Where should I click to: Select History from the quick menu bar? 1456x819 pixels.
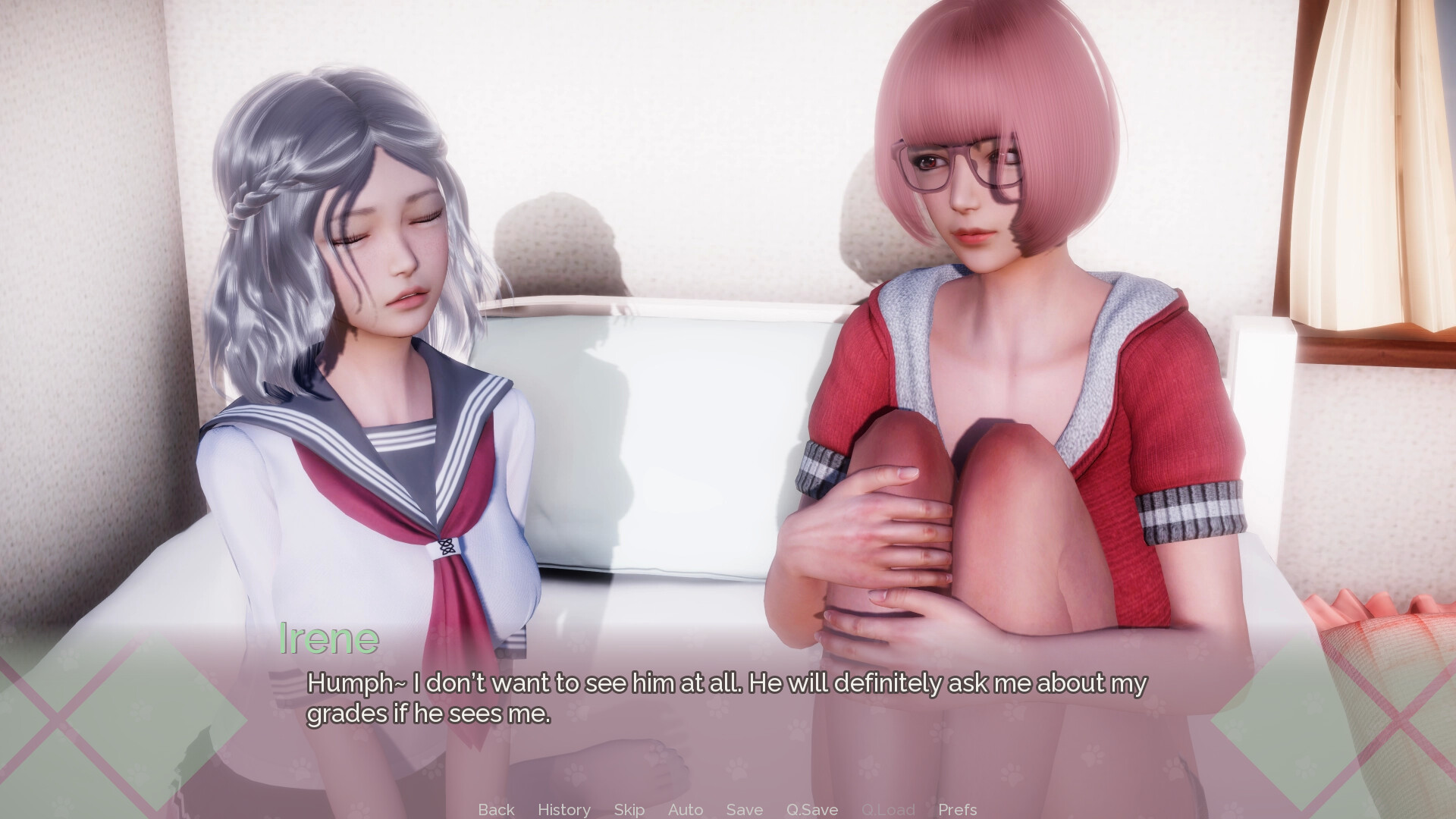(x=563, y=809)
